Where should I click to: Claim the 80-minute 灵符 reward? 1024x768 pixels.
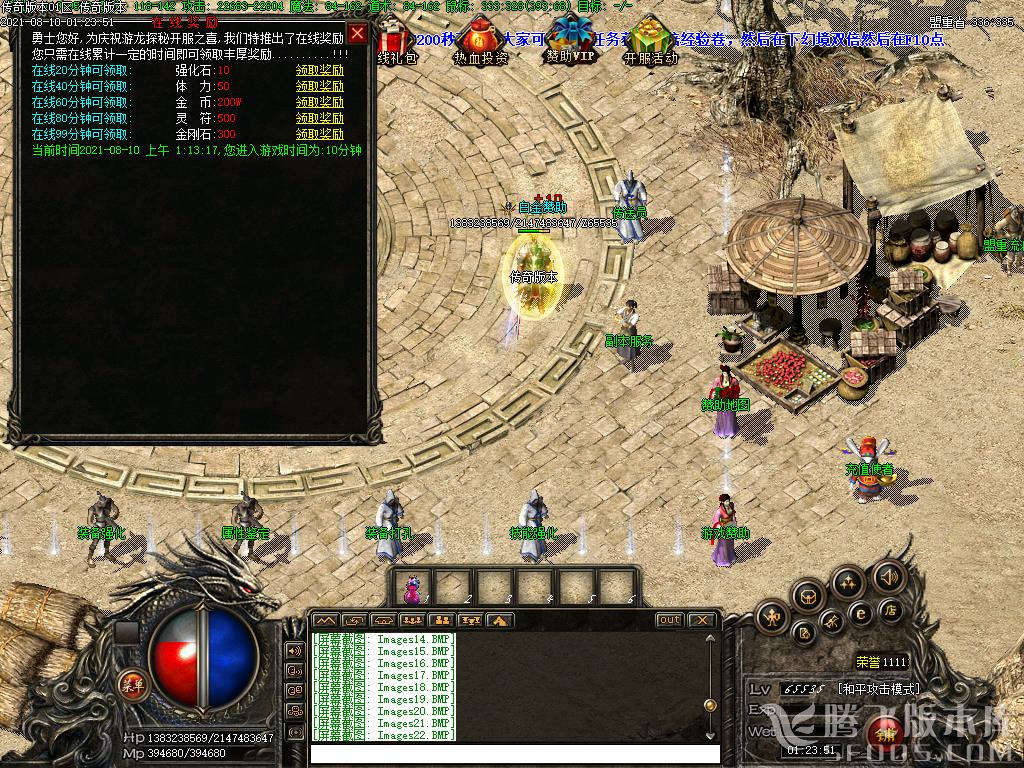[x=319, y=119]
